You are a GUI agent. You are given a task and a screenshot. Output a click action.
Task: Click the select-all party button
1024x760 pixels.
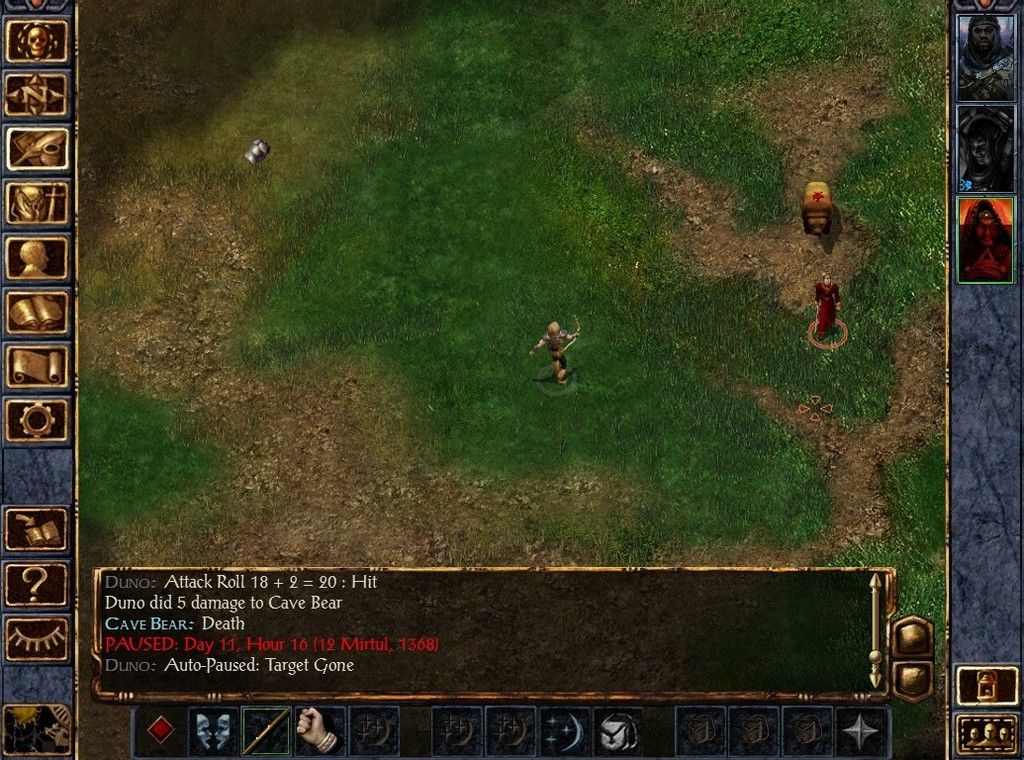tap(986, 734)
